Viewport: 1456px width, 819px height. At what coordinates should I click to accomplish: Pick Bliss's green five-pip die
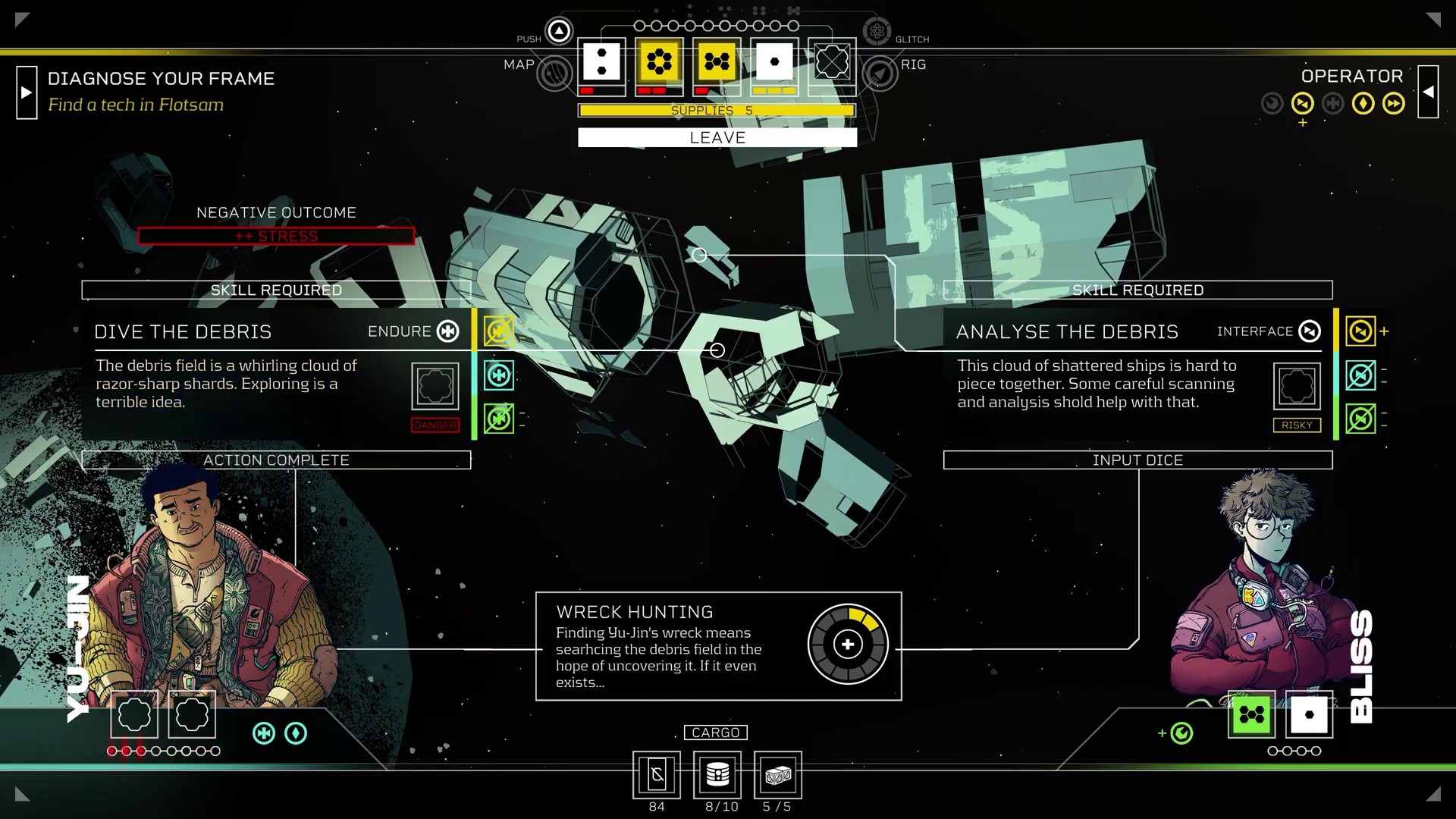click(1251, 714)
